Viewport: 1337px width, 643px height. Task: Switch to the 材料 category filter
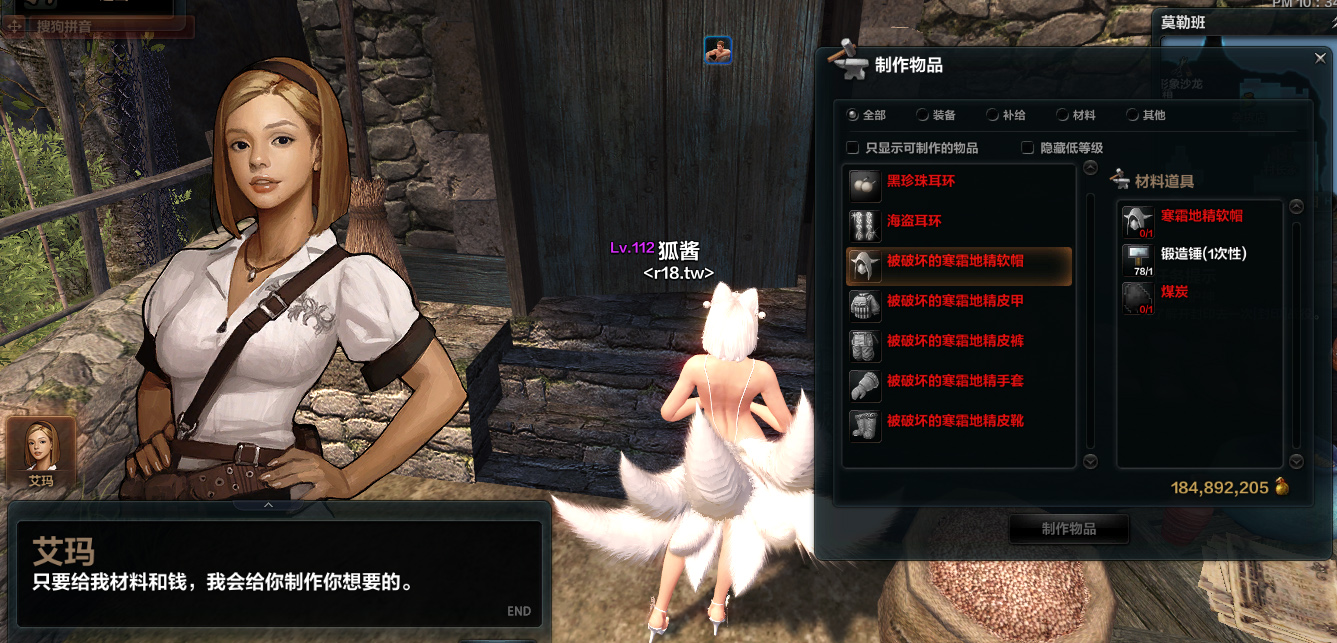coord(1063,115)
